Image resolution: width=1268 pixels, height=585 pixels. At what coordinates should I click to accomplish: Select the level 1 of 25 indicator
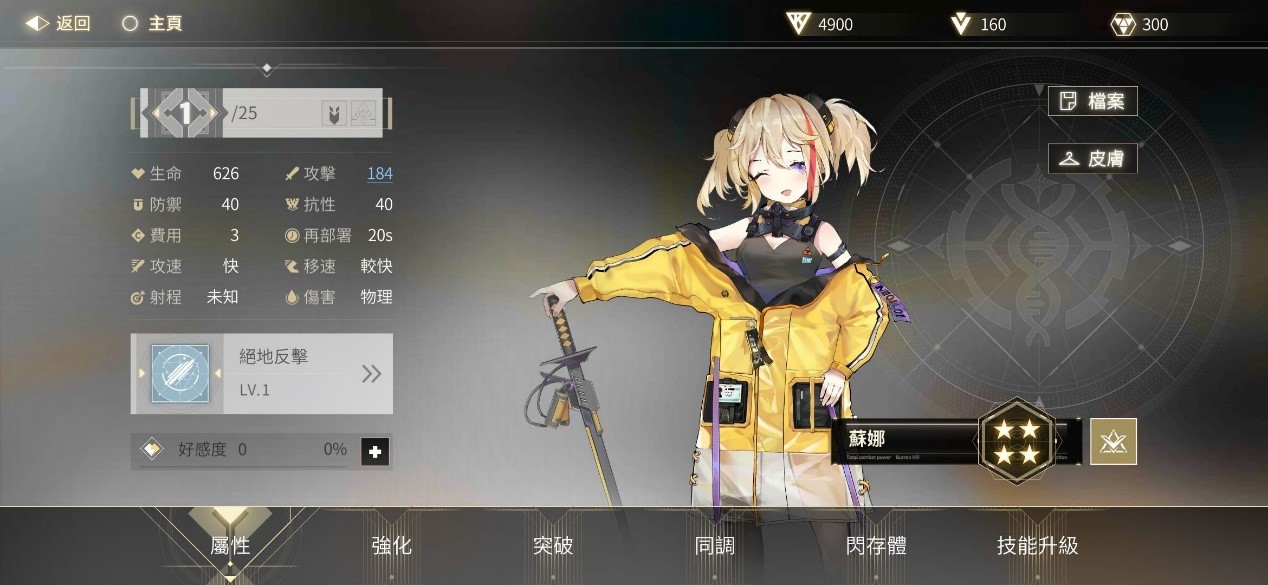click(x=185, y=113)
